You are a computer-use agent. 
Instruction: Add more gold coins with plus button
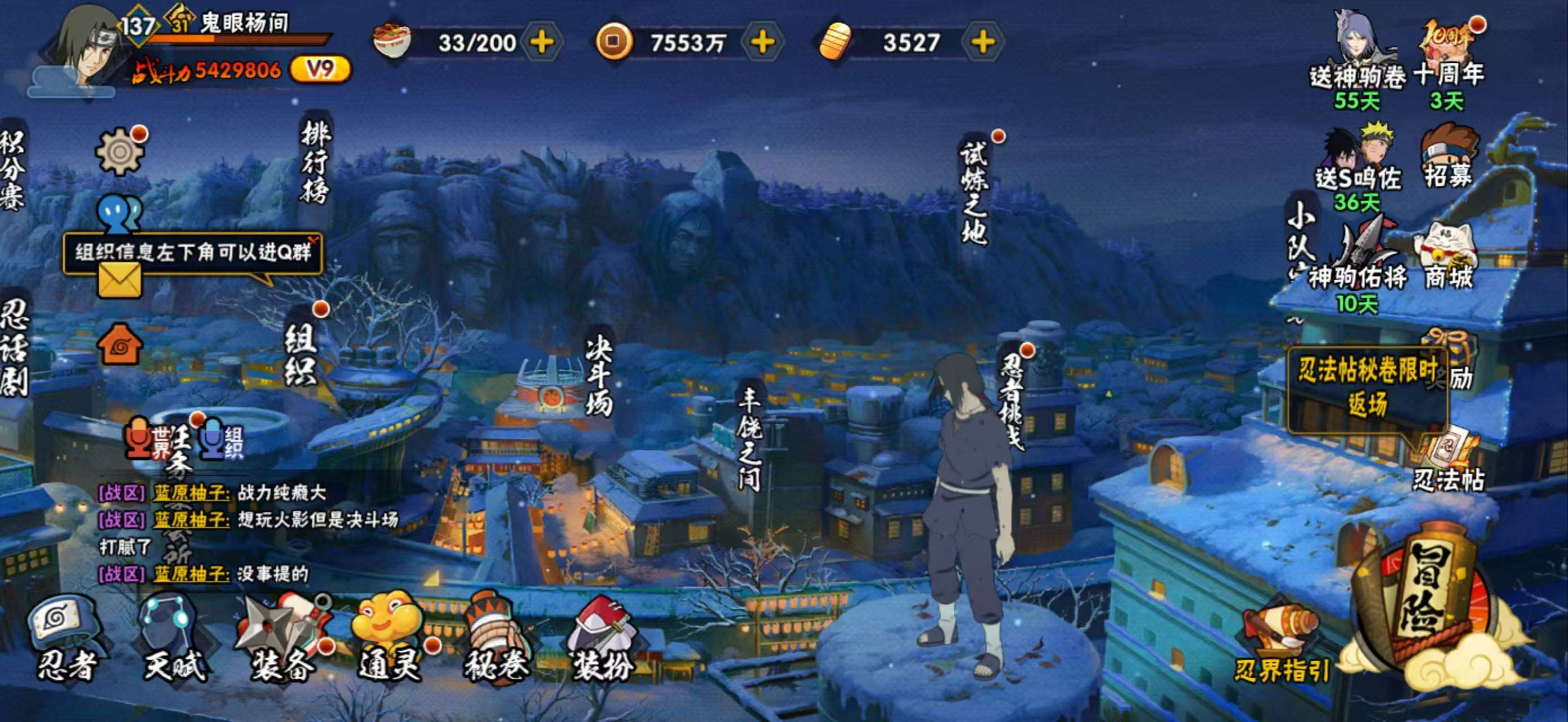pyautogui.click(x=762, y=42)
